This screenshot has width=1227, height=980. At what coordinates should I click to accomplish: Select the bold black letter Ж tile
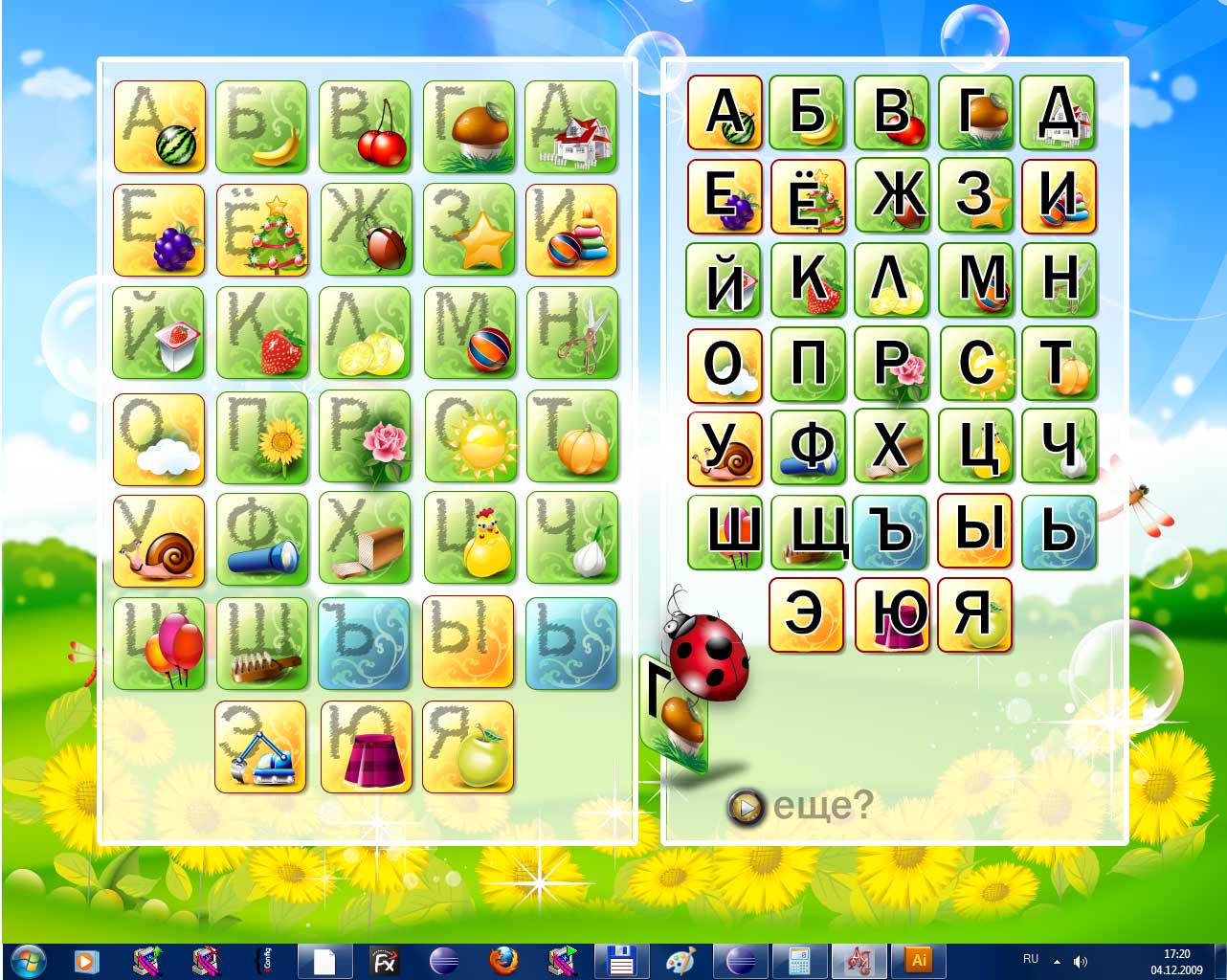tap(891, 195)
